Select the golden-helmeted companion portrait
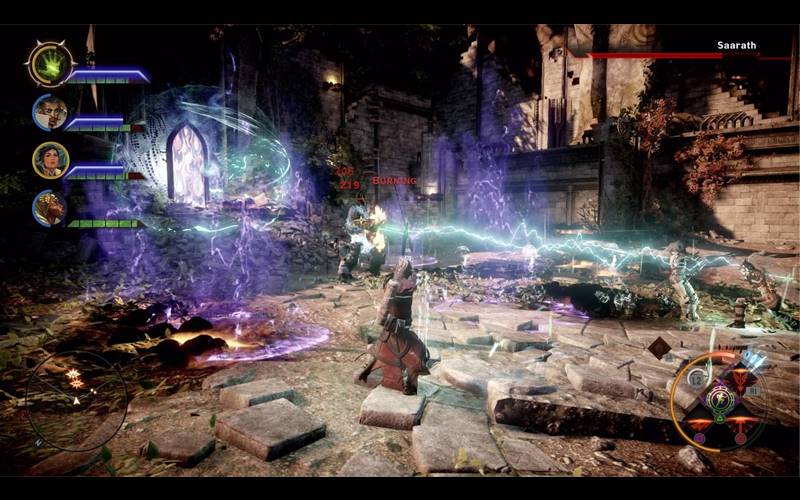 pyautogui.click(x=49, y=208)
